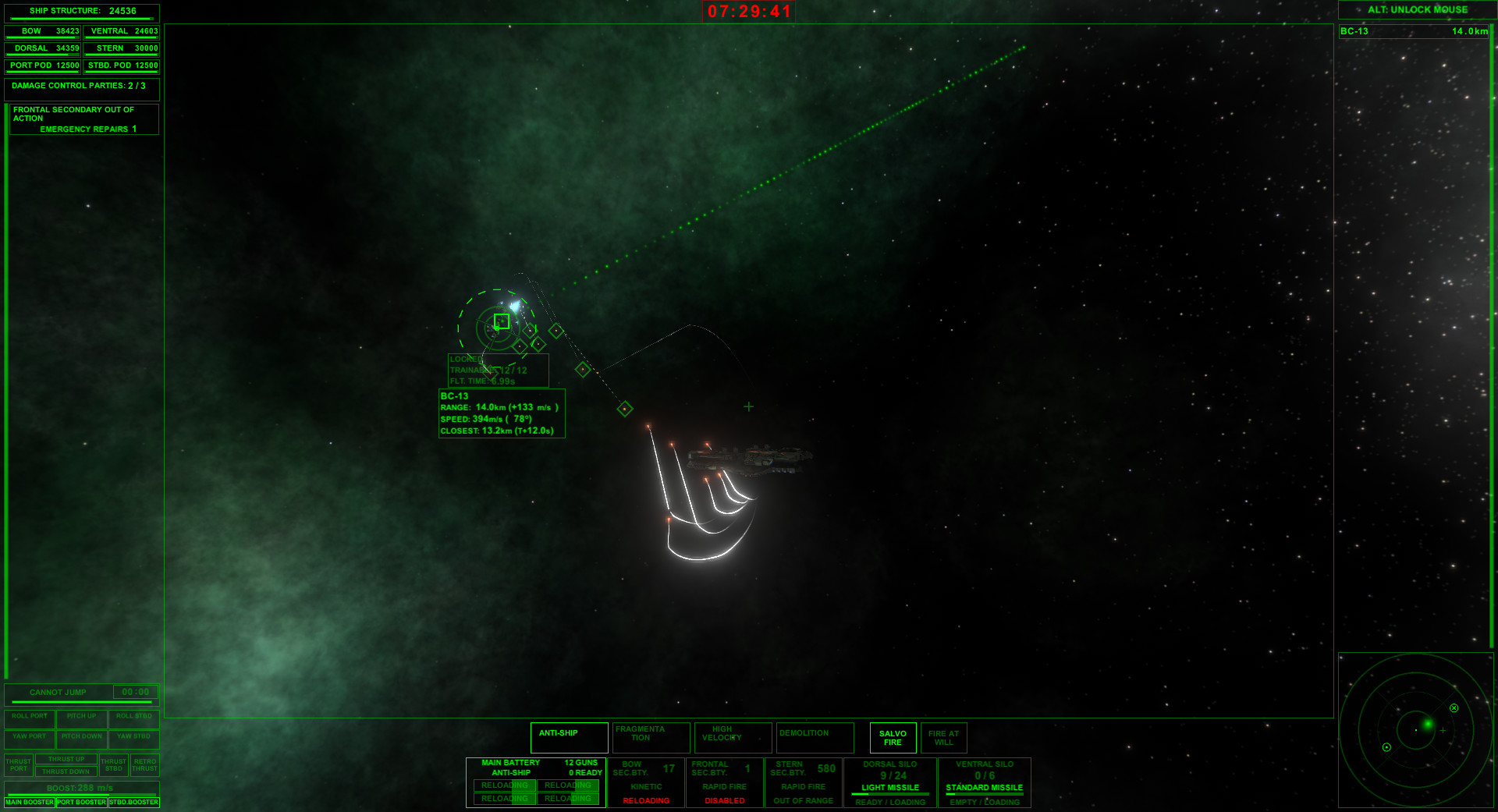Image resolution: width=1498 pixels, height=812 pixels.
Task: Click a diamond shell trajectory marker
Action: click(x=581, y=369)
